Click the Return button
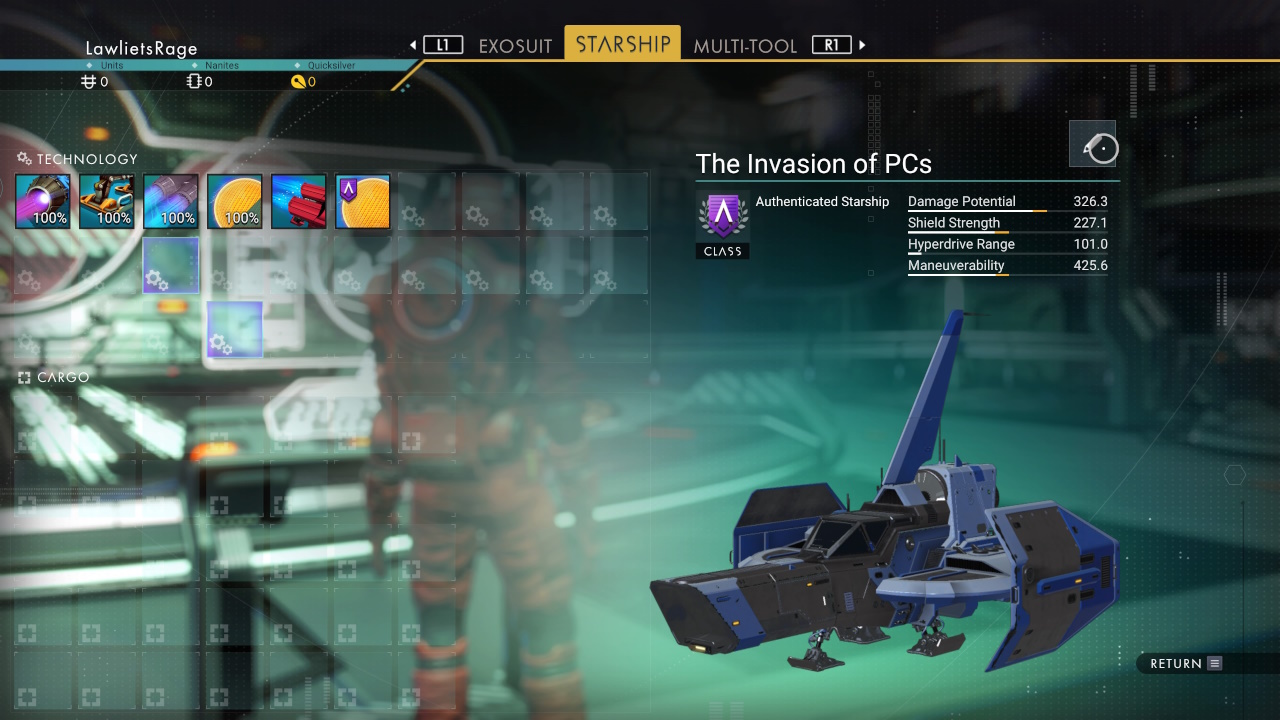The height and width of the screenshot is (720, 1280). (1186, 663)
